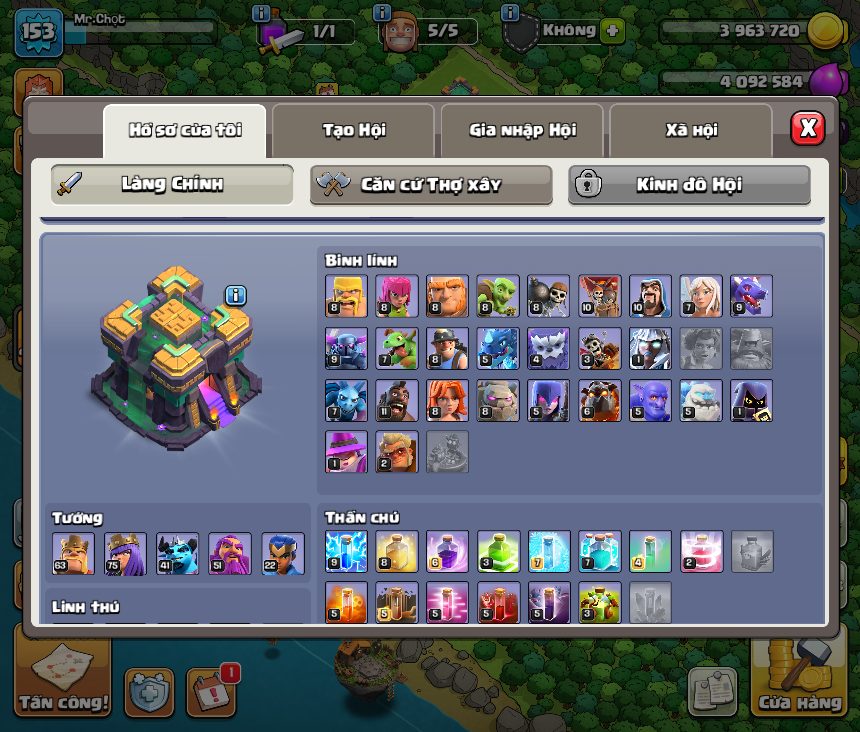Click the level 153 experience badge
The height and width of the screenshot is (732, 860).
(38, 32)
